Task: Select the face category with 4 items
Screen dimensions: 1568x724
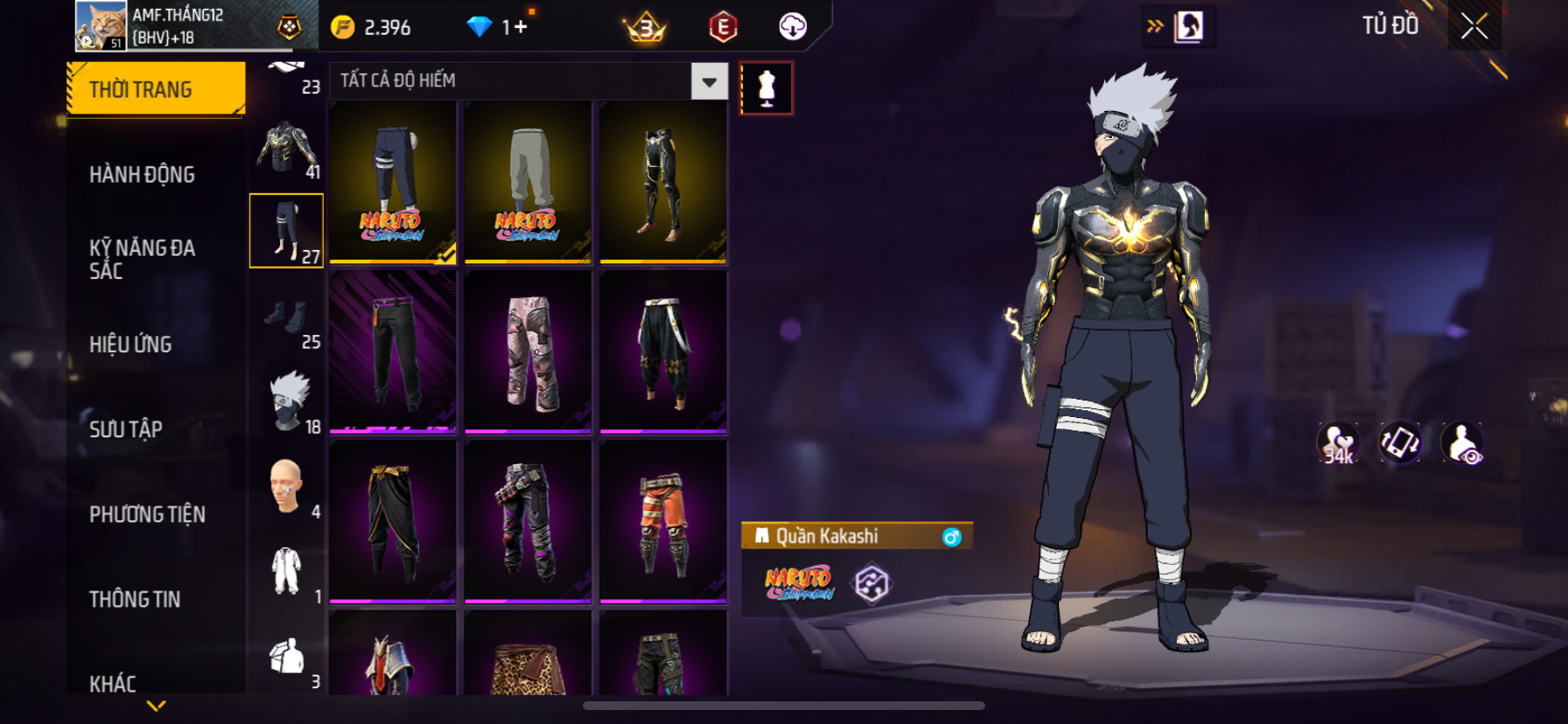Action: (x=287, y=487)
